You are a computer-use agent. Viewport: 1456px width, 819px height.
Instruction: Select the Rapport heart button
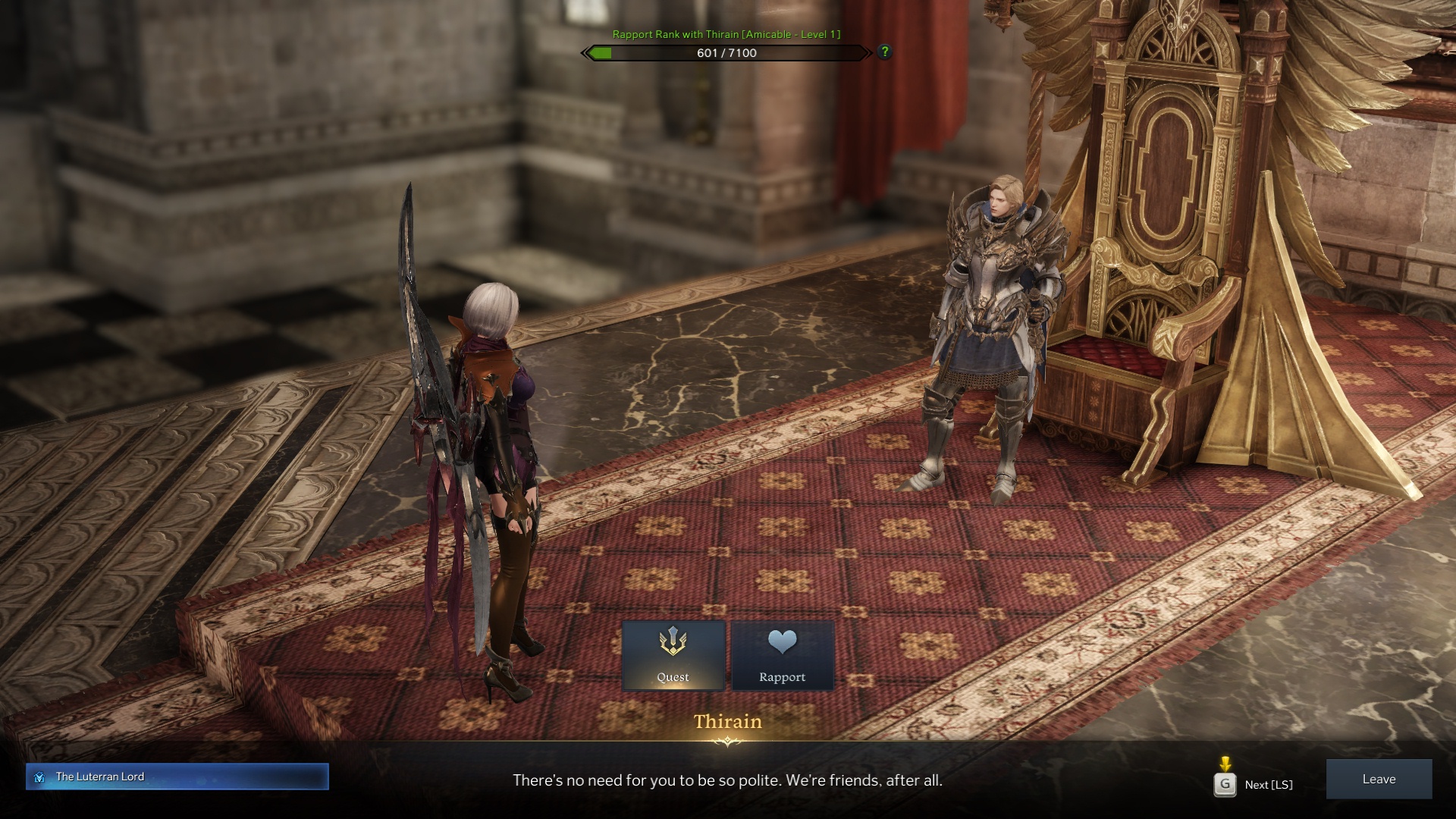tap(782, 656)
